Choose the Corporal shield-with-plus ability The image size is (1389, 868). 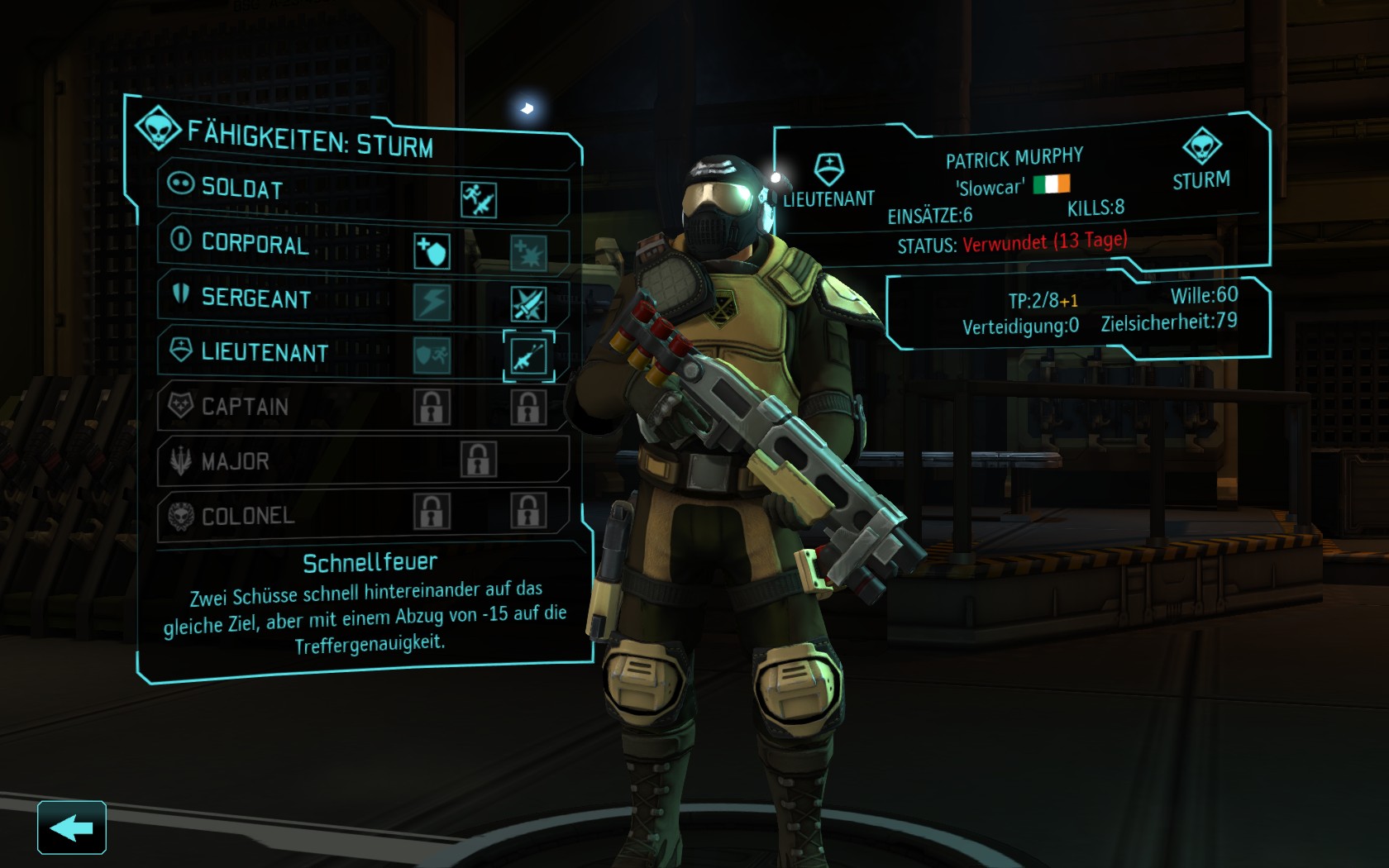(x=432, y=251)
